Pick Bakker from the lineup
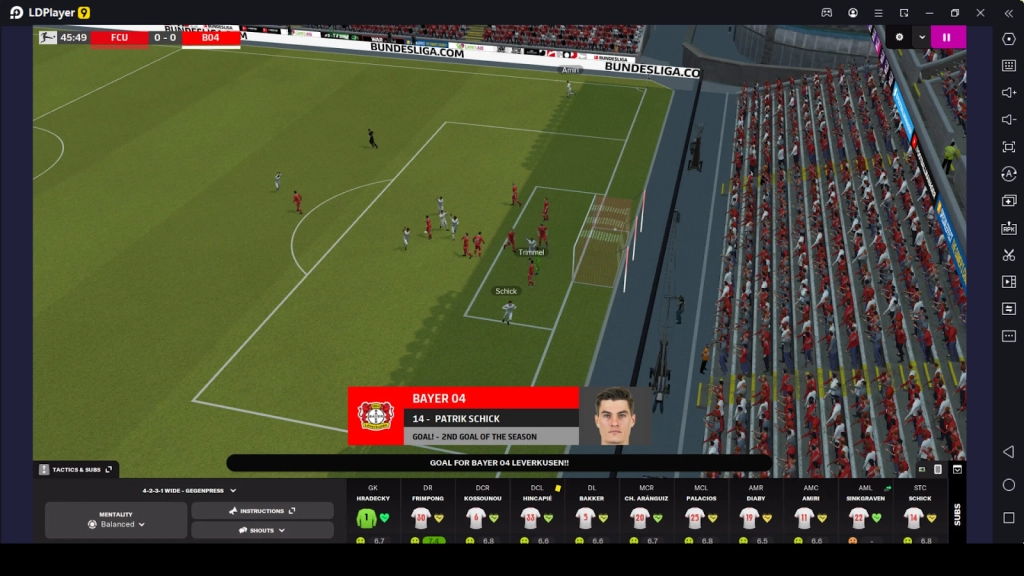 585,517
